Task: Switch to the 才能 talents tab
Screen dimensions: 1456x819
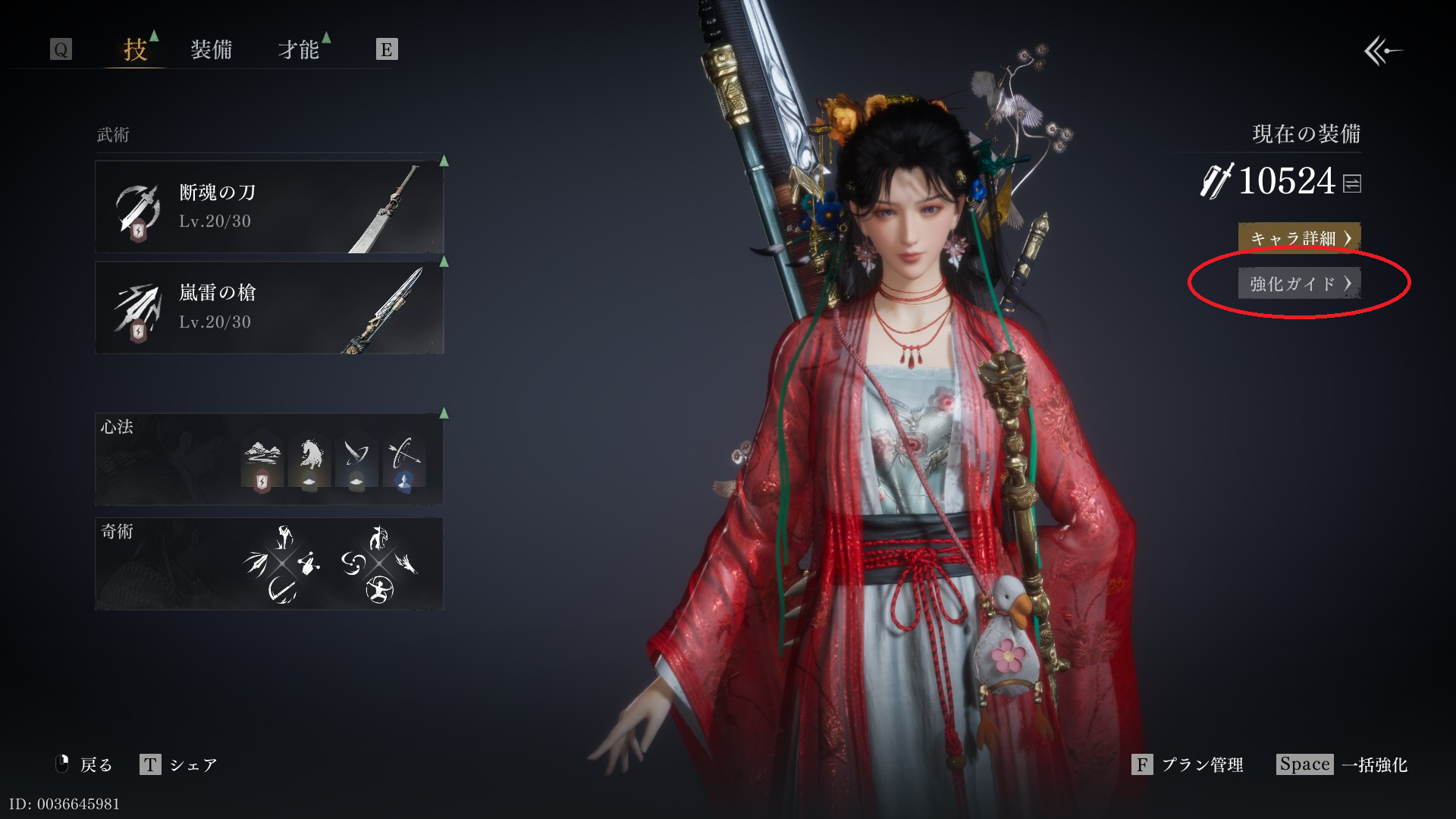Action: tap(298, 50)
